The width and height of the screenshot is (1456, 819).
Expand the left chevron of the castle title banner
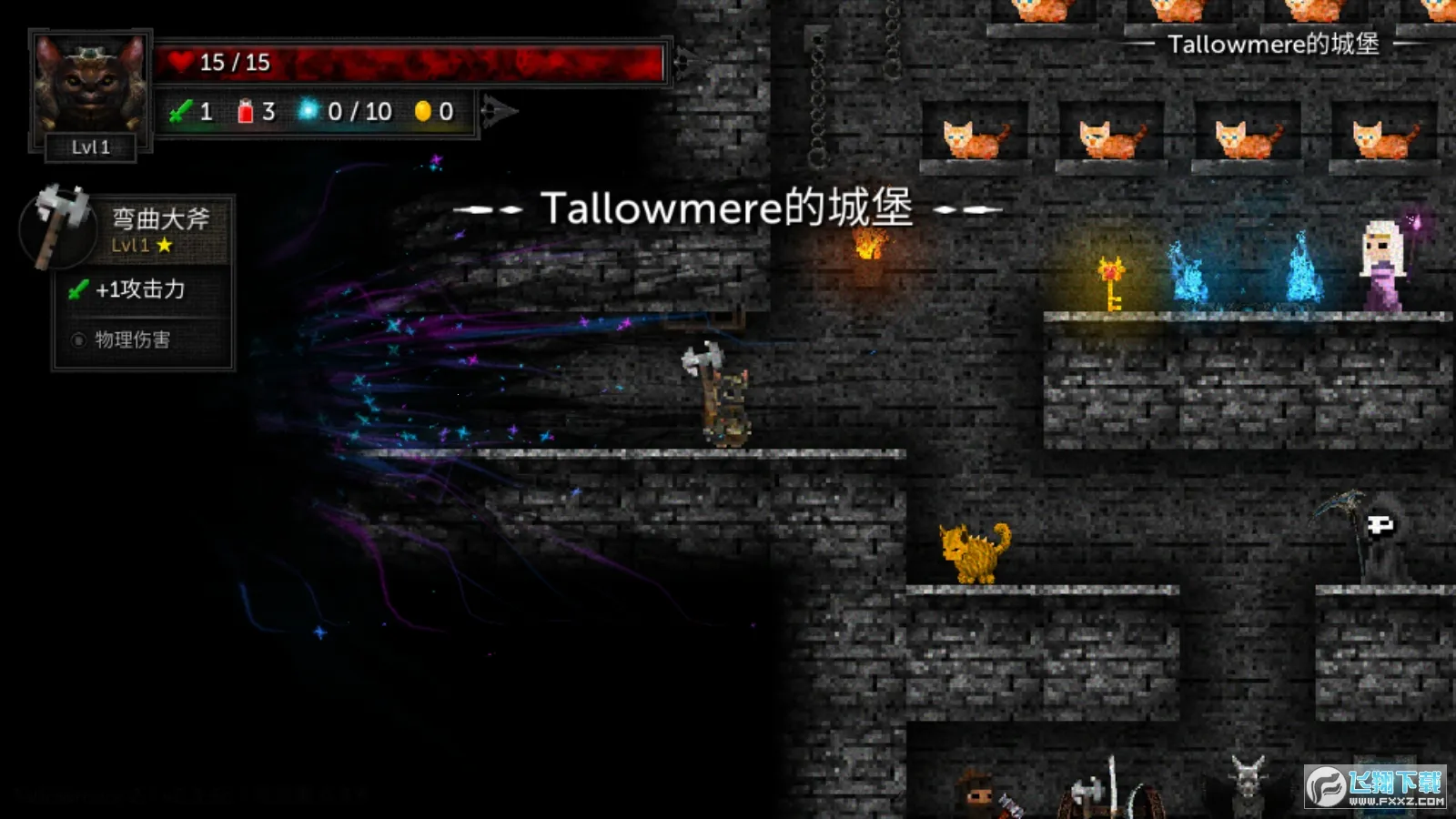click(x=485, y=207)
